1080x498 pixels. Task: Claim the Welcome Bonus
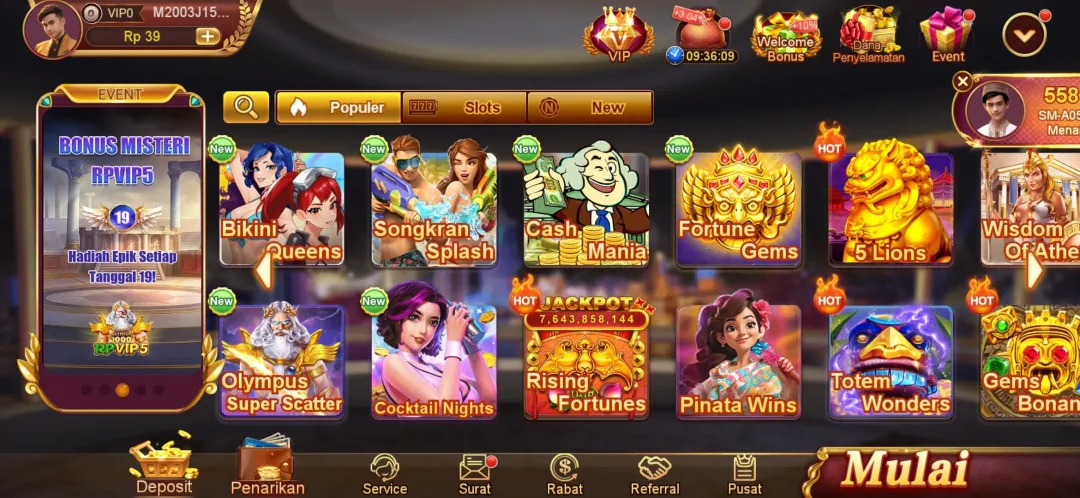(x=786, y=37)
